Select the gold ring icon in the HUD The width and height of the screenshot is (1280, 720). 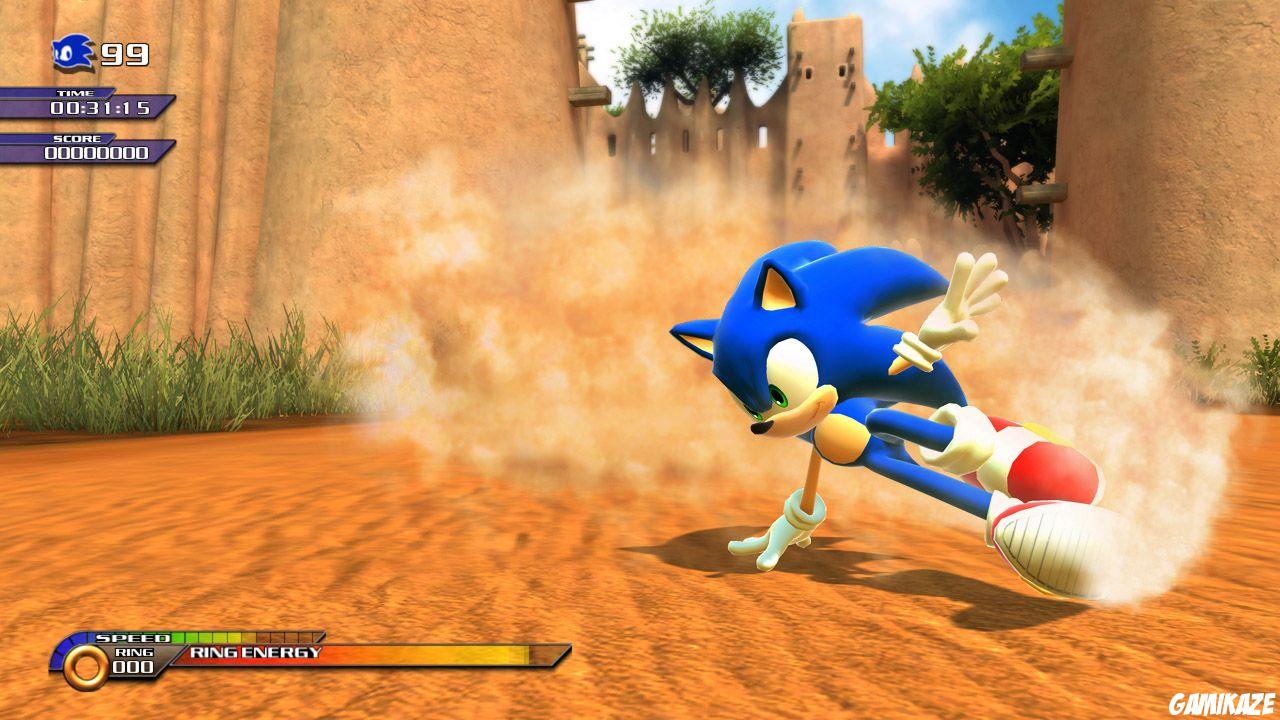(x=85, y=666)
